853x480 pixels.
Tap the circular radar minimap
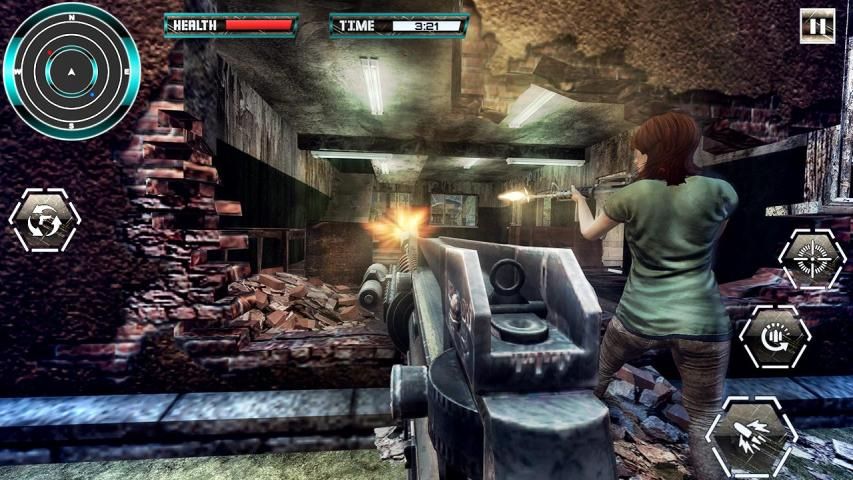click(x=70, y=70)
